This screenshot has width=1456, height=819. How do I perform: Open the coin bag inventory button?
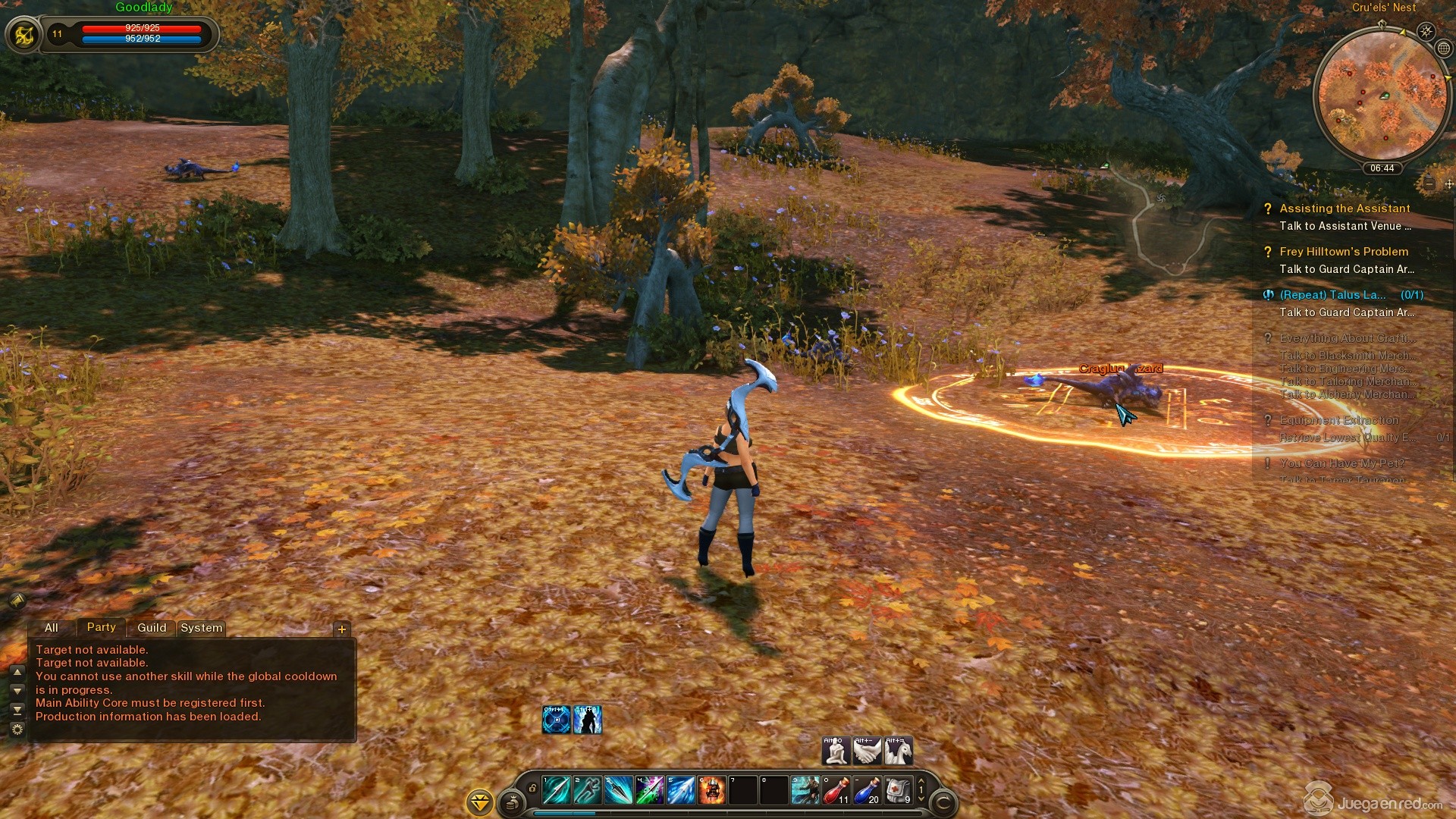pyautogui.click(x=513, y=801)
